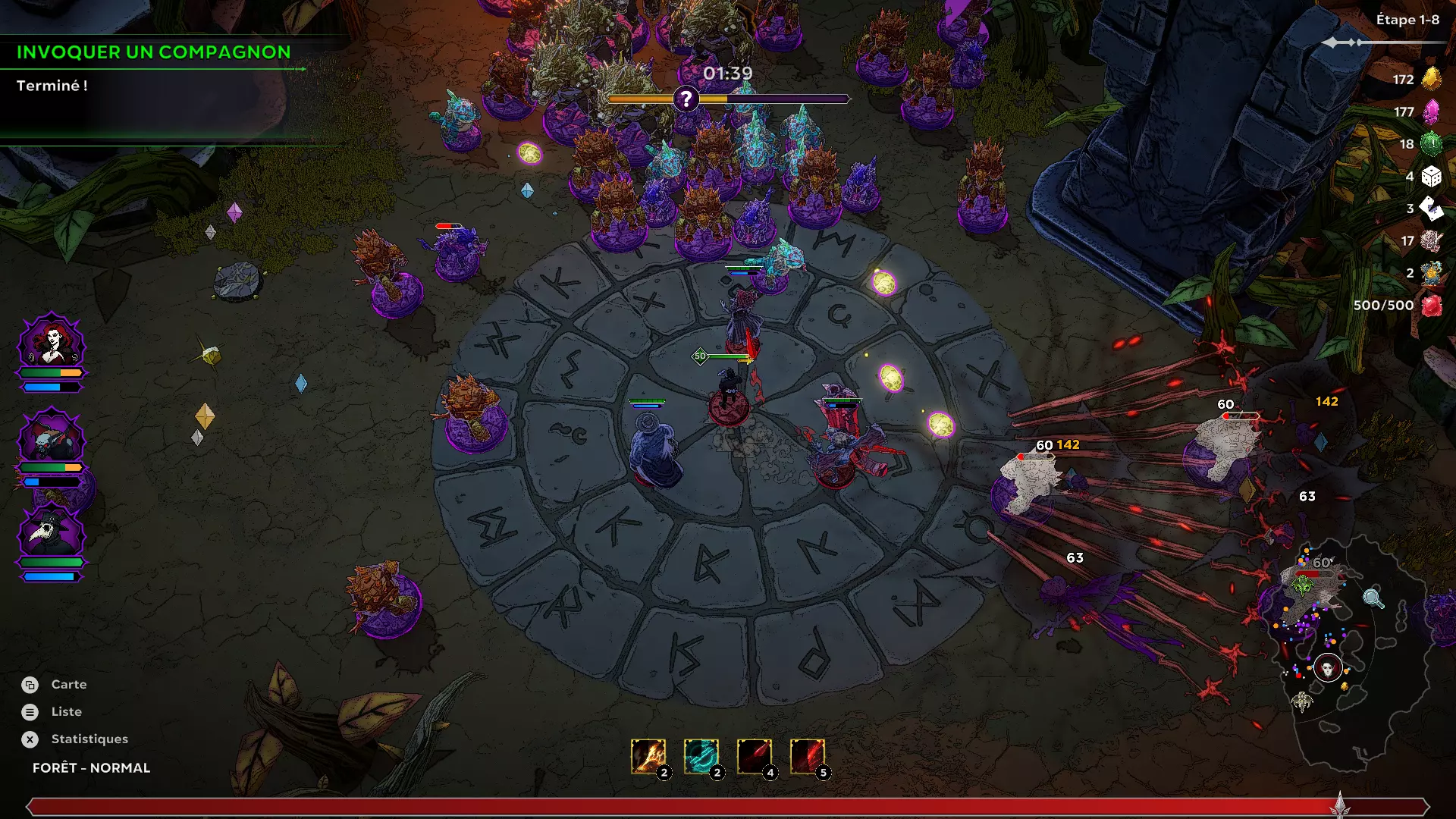The image size is (1456, 819).
Task: Click the green token resource icon
Action: 1431,144
